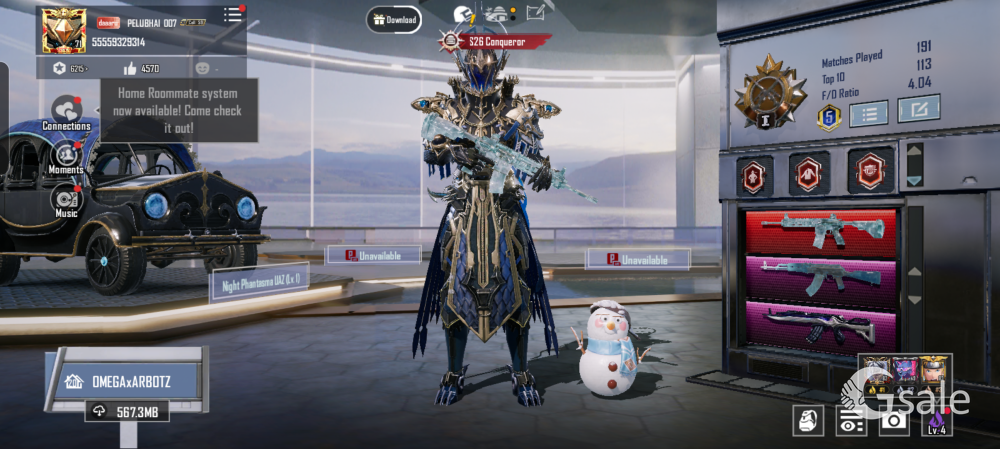Show the detailed statistics list button
Image resolution: width=1000 pixels, height=449 pixels.
coord(868,114)
